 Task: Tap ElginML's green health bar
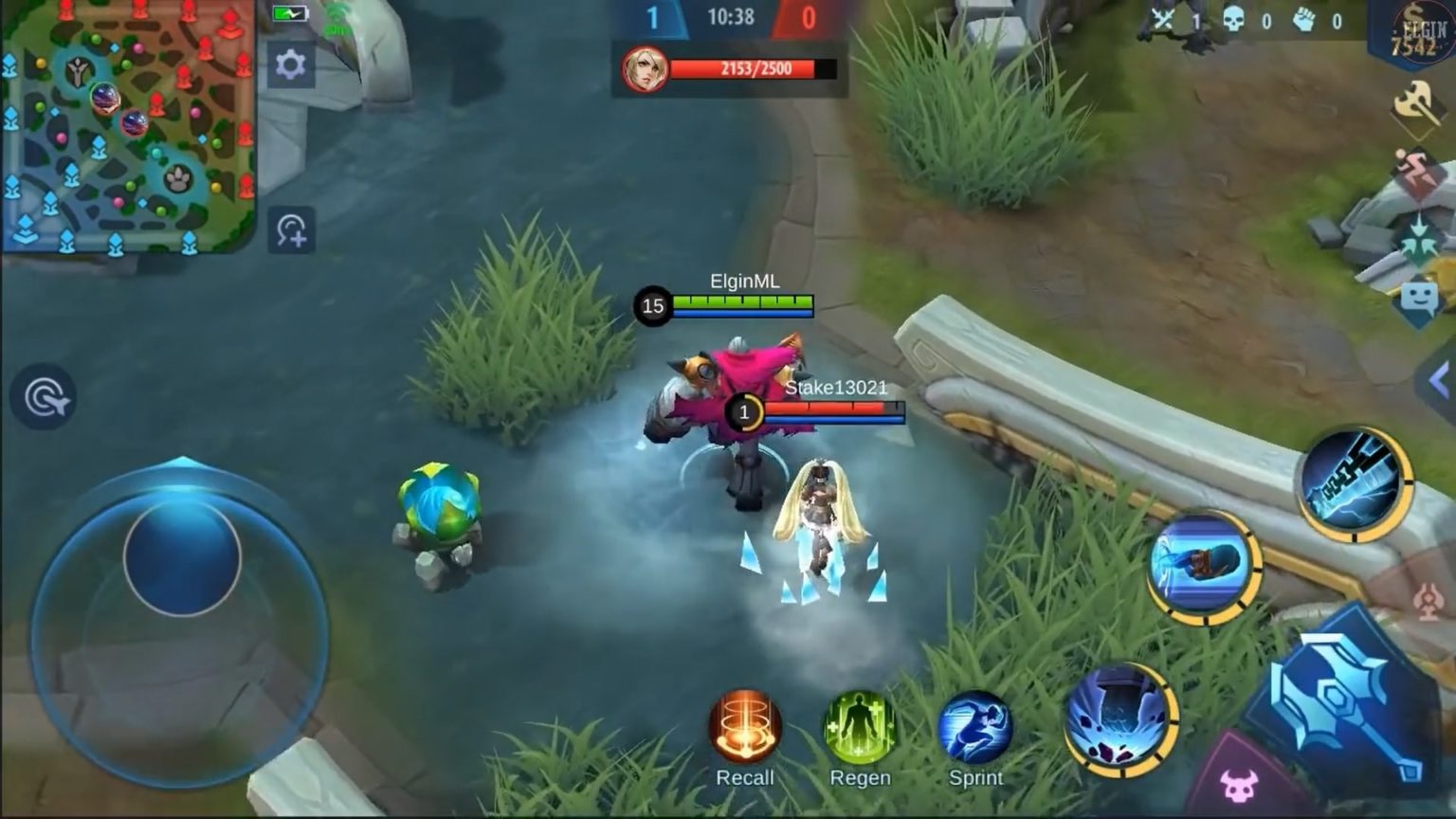pyautogui.click(x=742, y=304)
